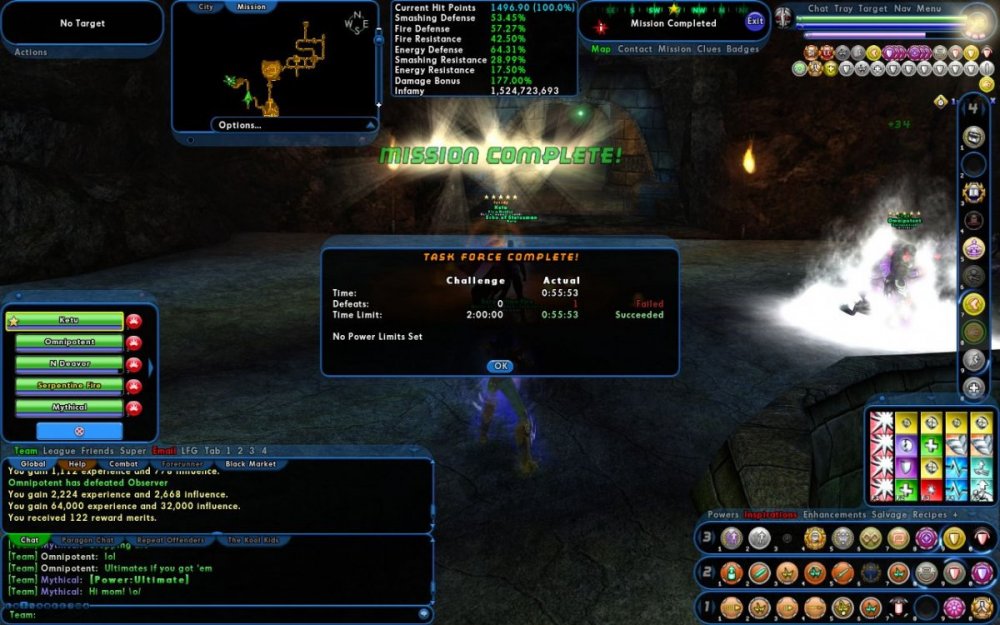
Task: Switch to the Combat chat tab
Action: [x=123, y=464]
